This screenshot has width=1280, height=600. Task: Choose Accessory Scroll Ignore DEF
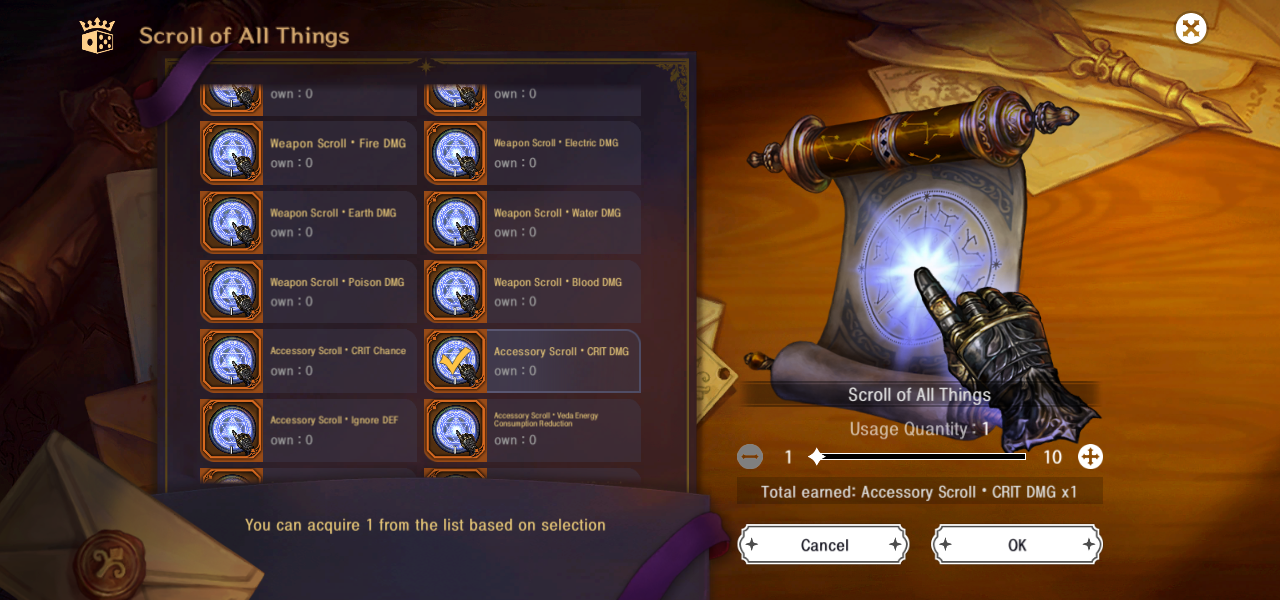tap(308, 430)
